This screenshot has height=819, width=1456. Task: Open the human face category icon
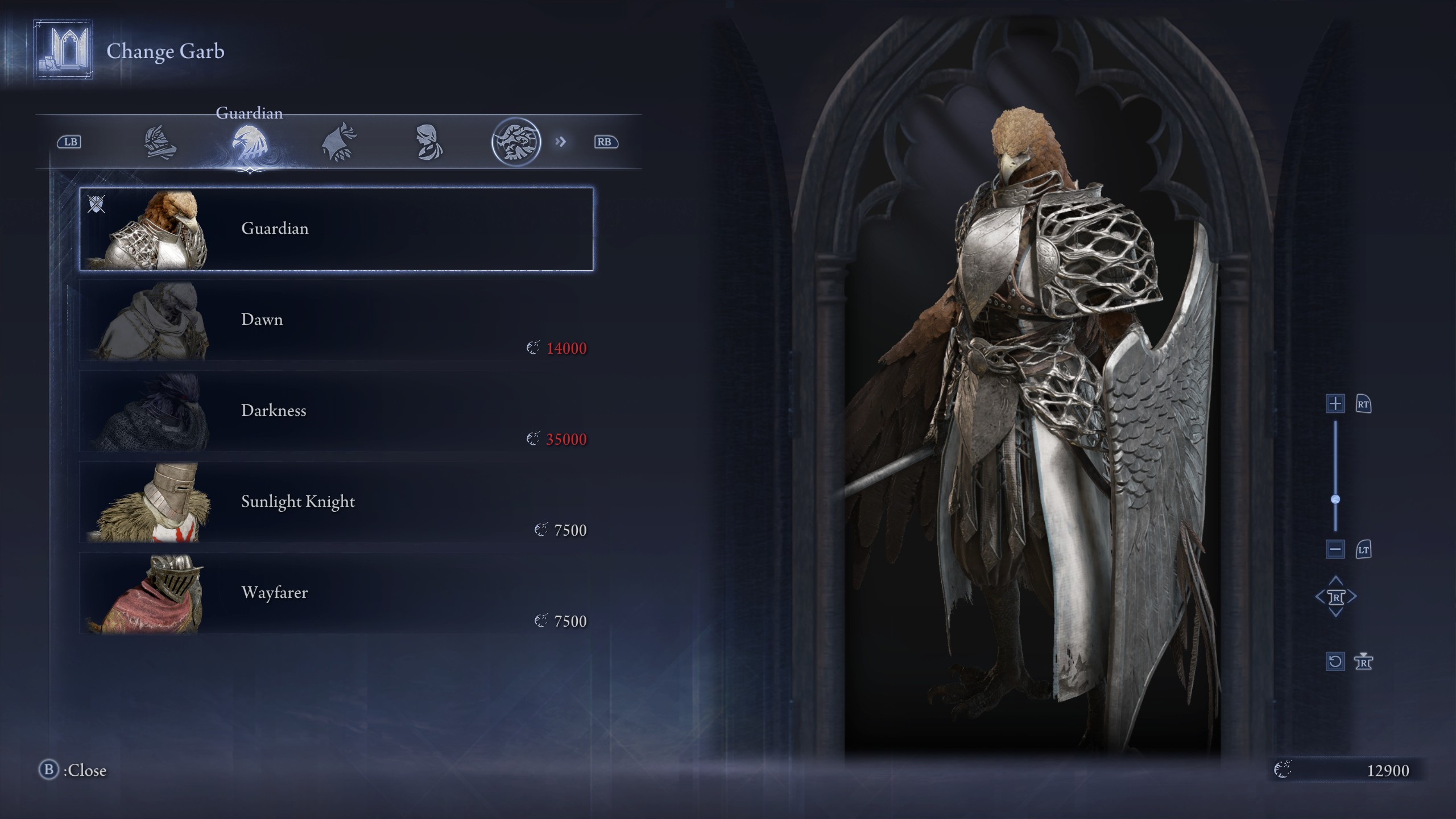tap(428, 142)
